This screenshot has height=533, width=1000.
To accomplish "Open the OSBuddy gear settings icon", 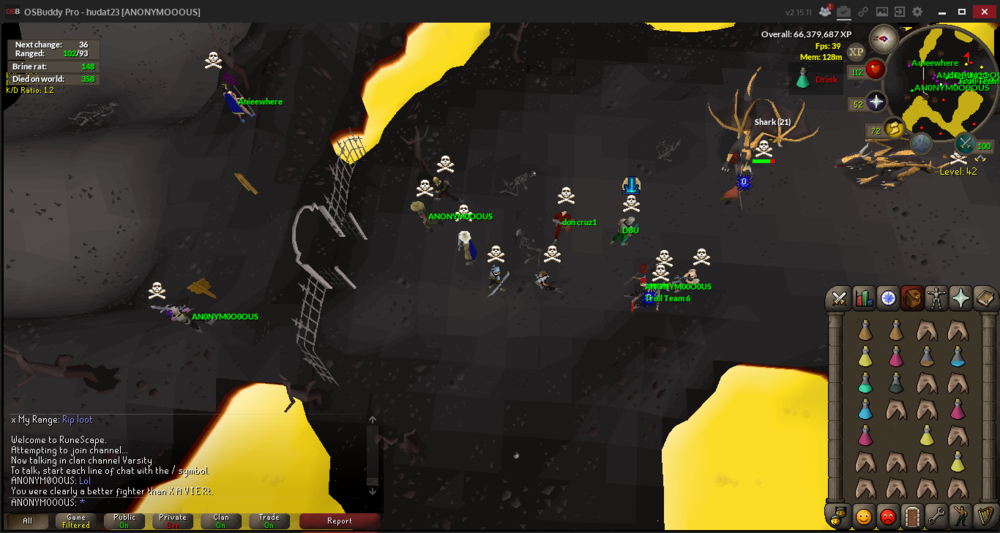I will click(917, 12).
